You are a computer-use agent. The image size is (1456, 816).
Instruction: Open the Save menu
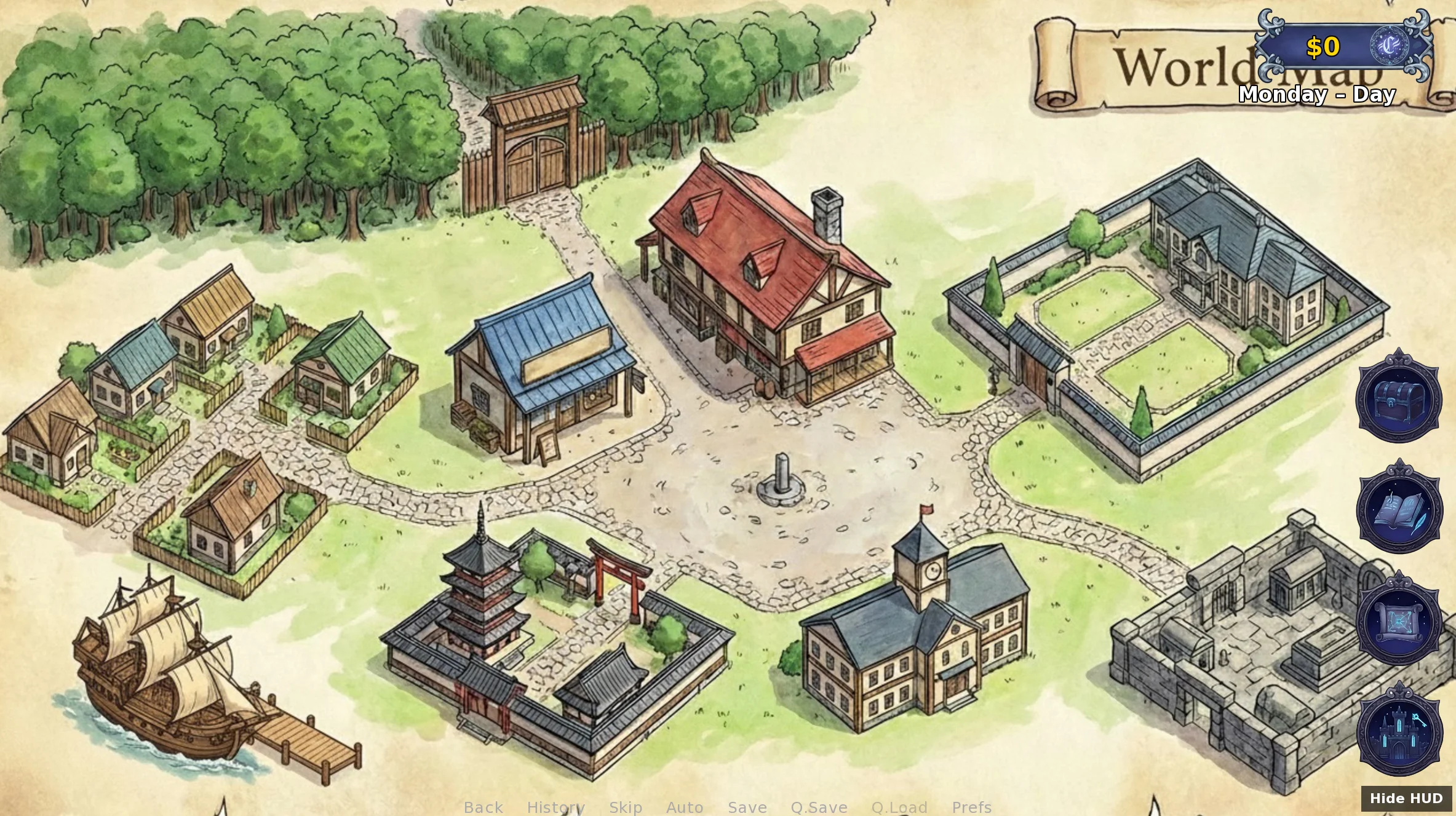click(x=747, y=807)
